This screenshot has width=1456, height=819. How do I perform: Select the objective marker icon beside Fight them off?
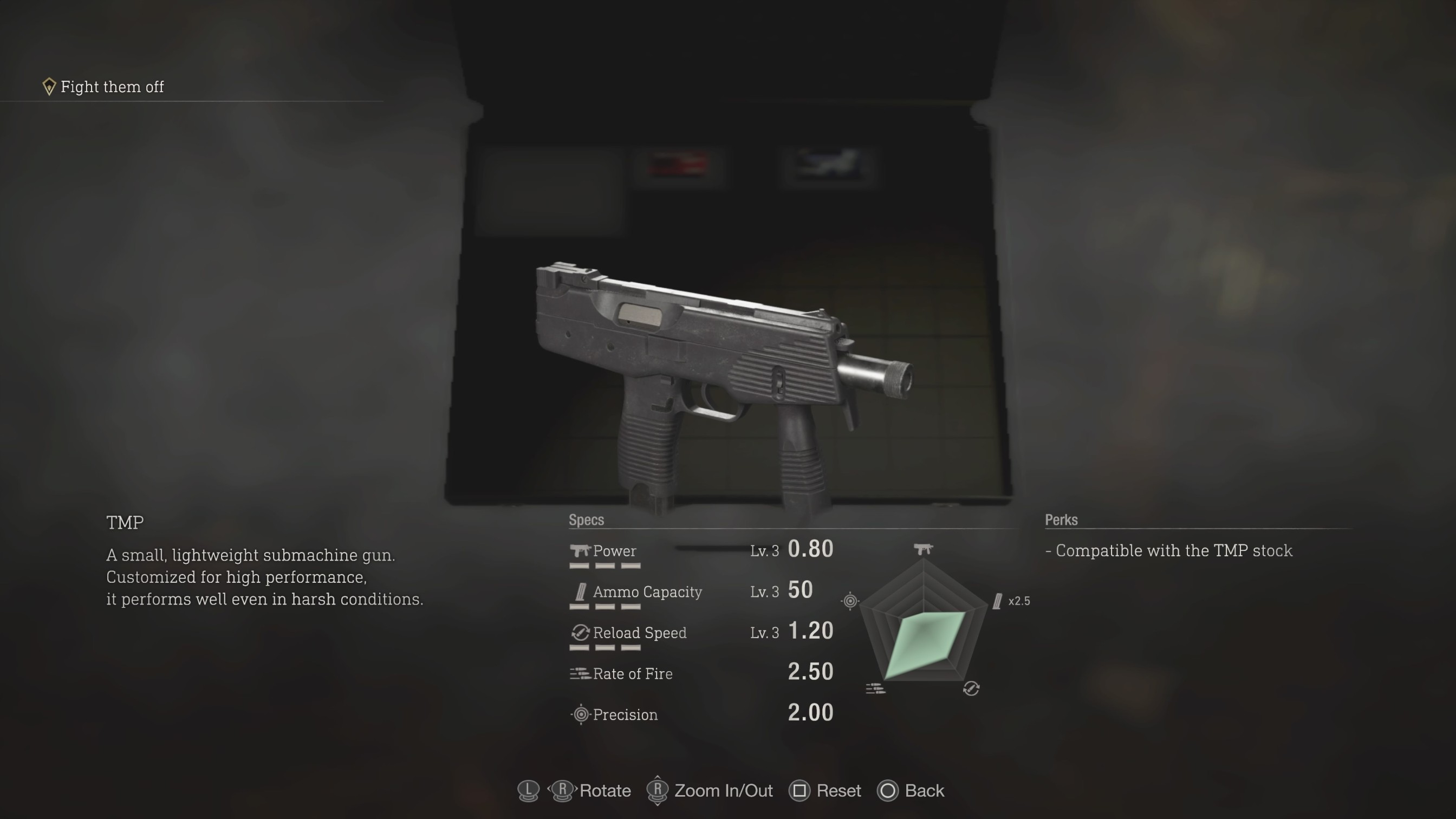[49, 86]
